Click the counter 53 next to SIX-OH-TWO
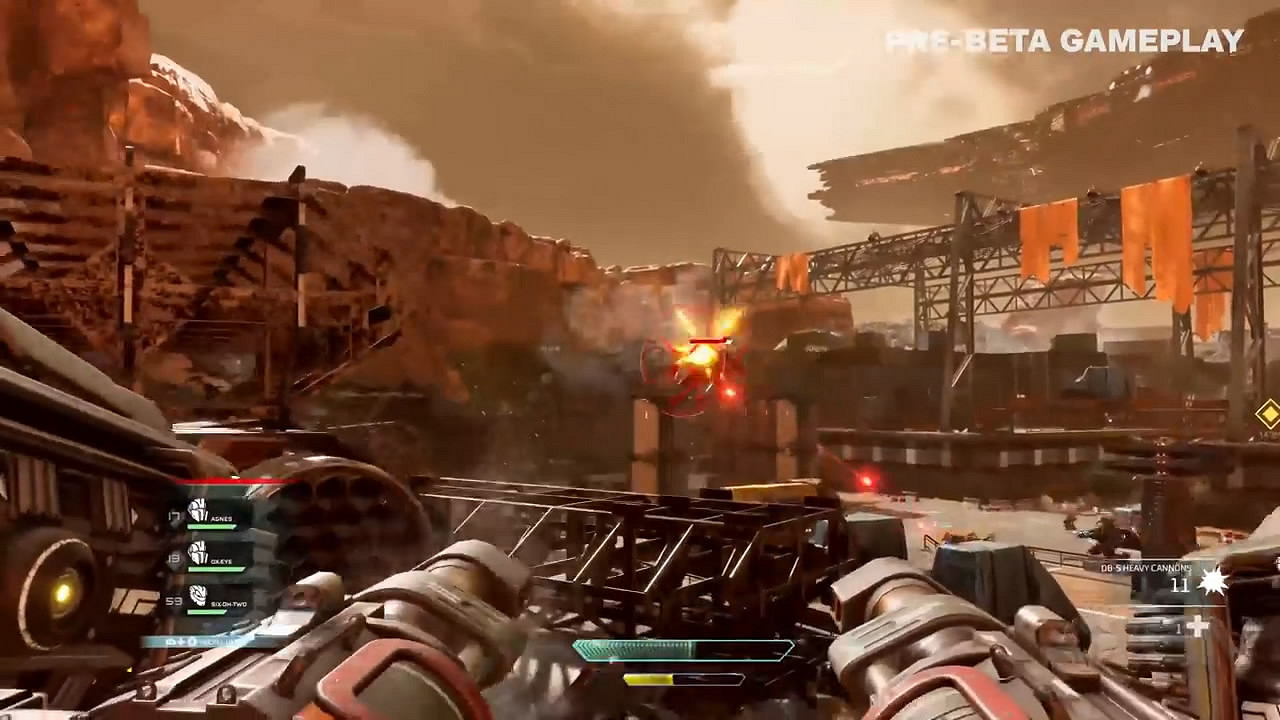The width and height of the screenshot is (1280, 720). pos(176,601)
